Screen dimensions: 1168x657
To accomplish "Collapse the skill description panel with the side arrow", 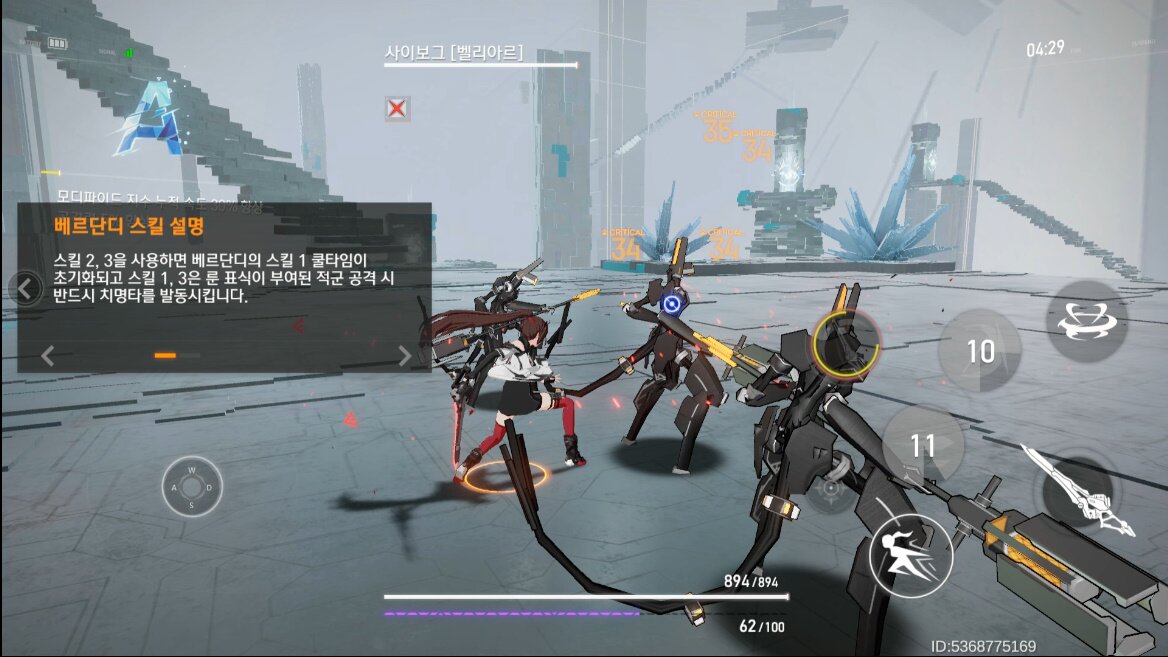I will pyautogui.click(x=27, y=290).
